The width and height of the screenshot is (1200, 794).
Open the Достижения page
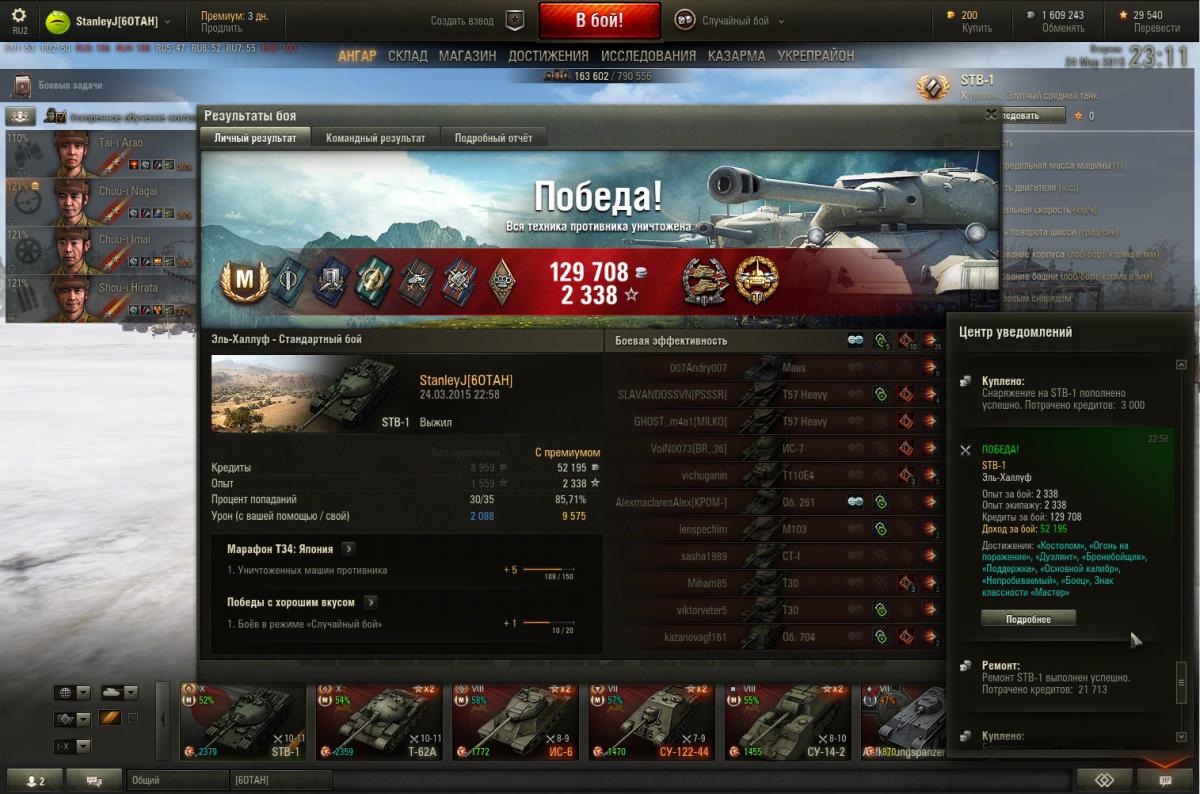pos(548,56)
